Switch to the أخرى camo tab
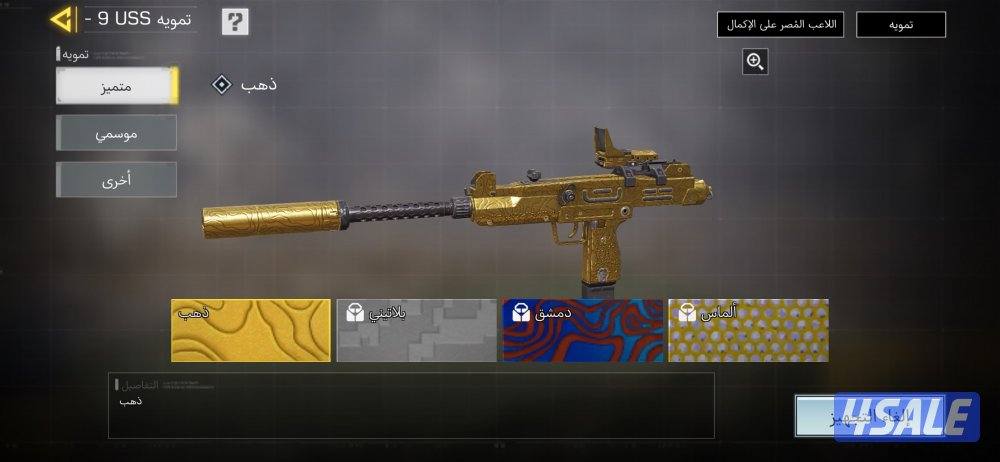 point(117,180)
